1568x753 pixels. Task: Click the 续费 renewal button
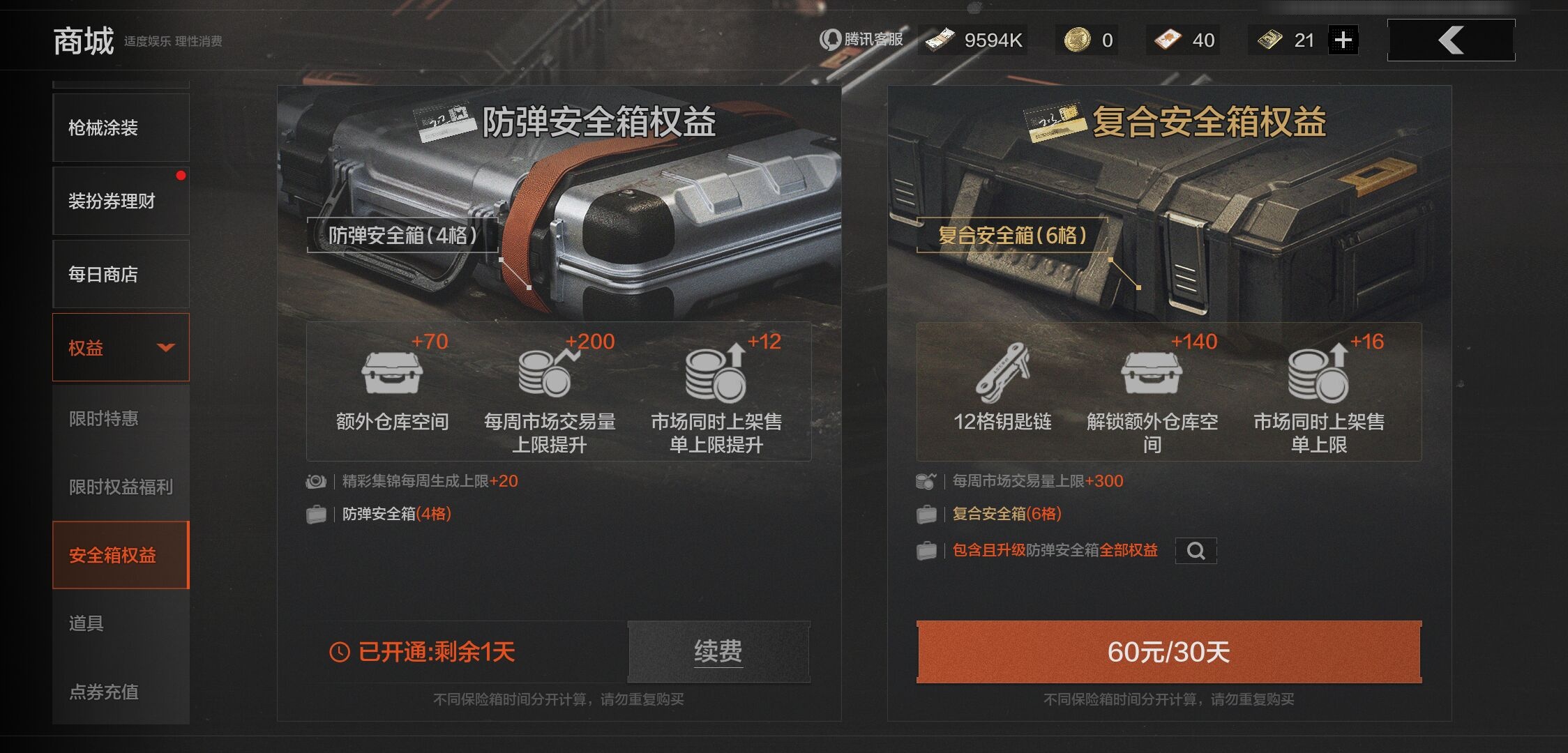click(x=718, y=652)
